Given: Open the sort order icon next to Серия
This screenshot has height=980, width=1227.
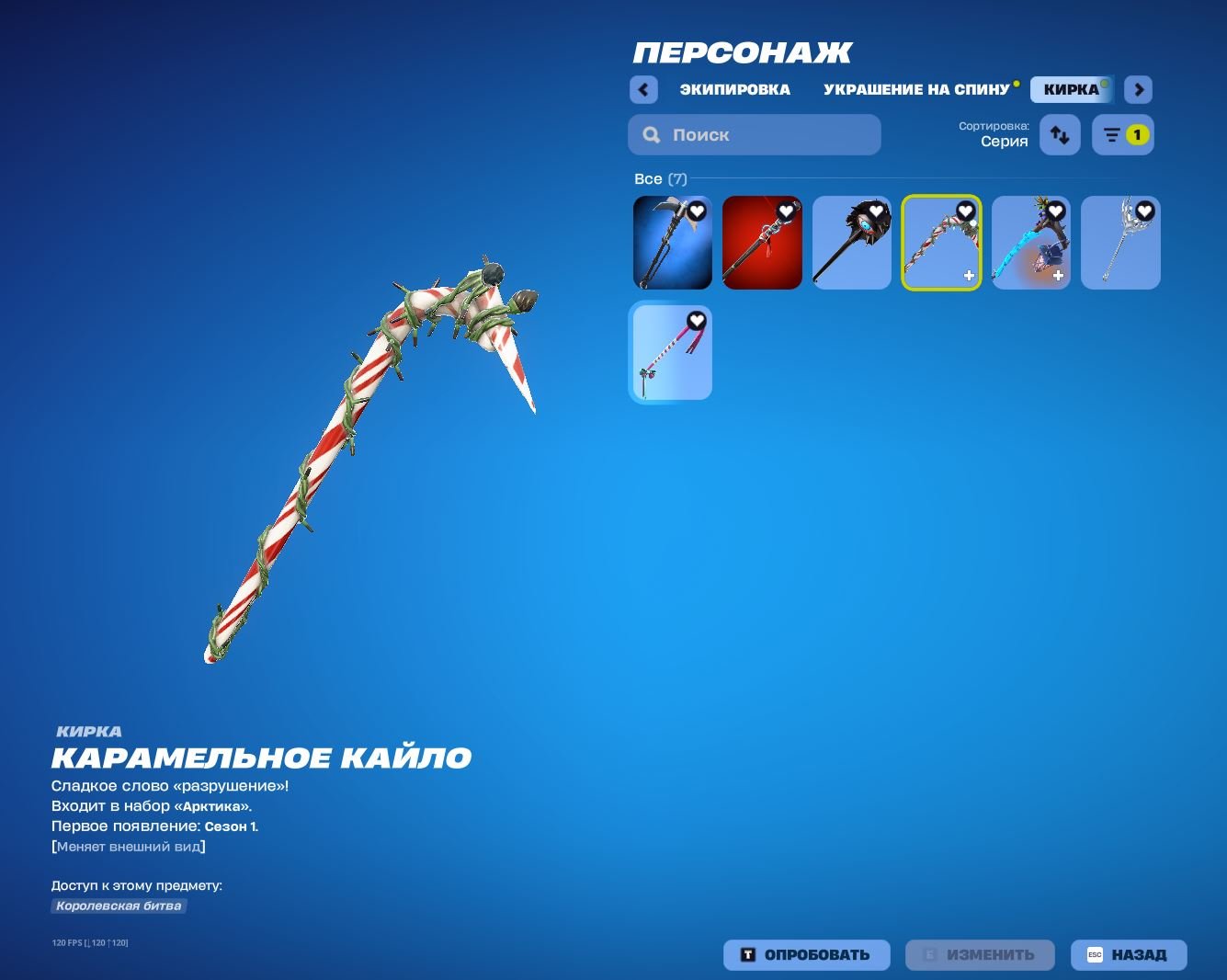Looking at the screenshot, I should (x=1059, y=134).
